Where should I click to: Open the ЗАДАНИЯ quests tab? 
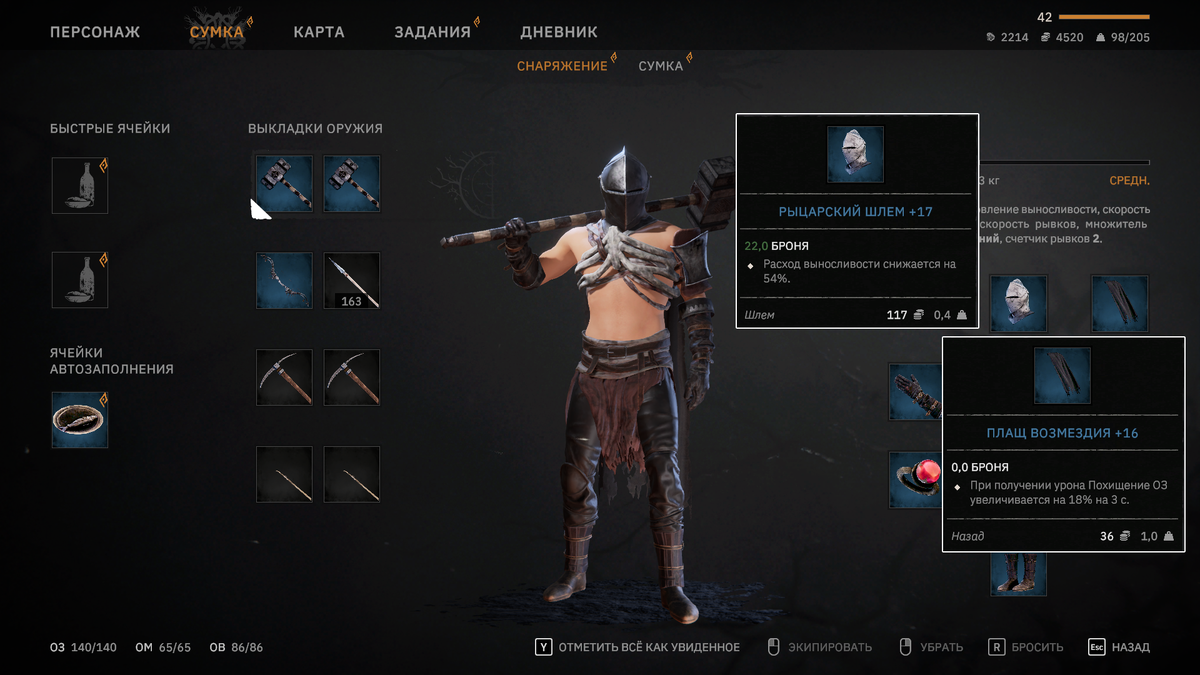[x=432, y=32]
